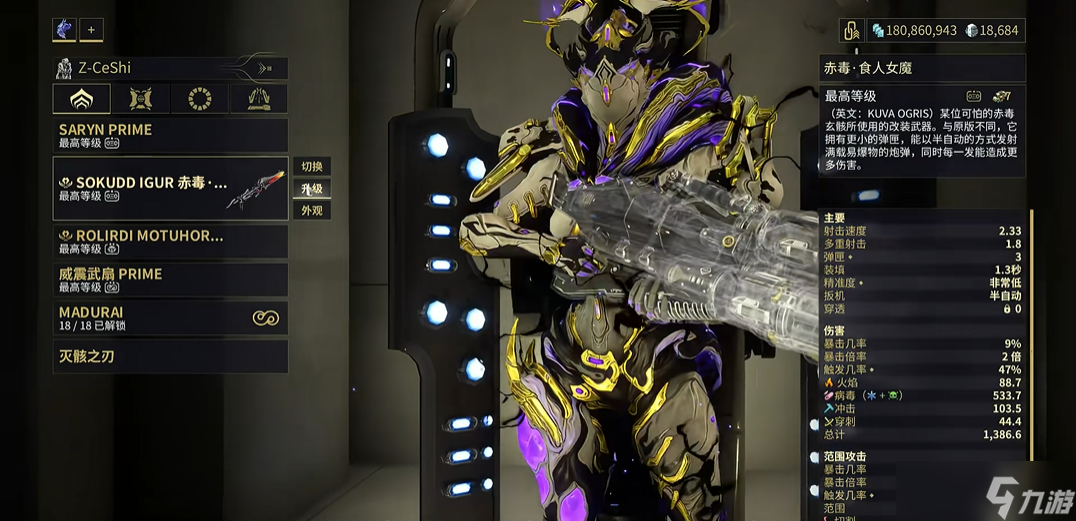Open the 威震武扇 Prime melee slot

[170, 279]
